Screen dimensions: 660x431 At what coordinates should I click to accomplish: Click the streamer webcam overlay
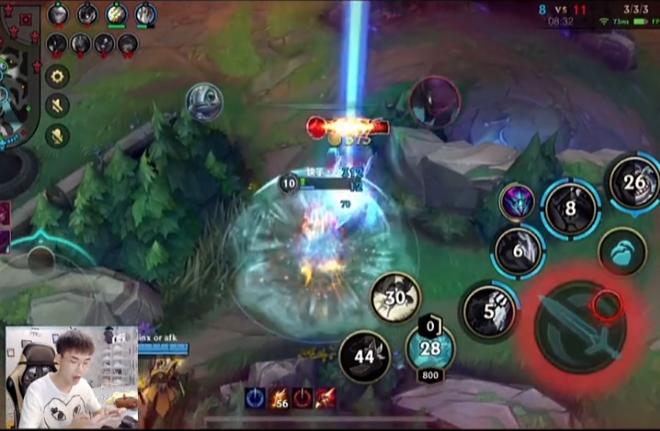[72, 378]
